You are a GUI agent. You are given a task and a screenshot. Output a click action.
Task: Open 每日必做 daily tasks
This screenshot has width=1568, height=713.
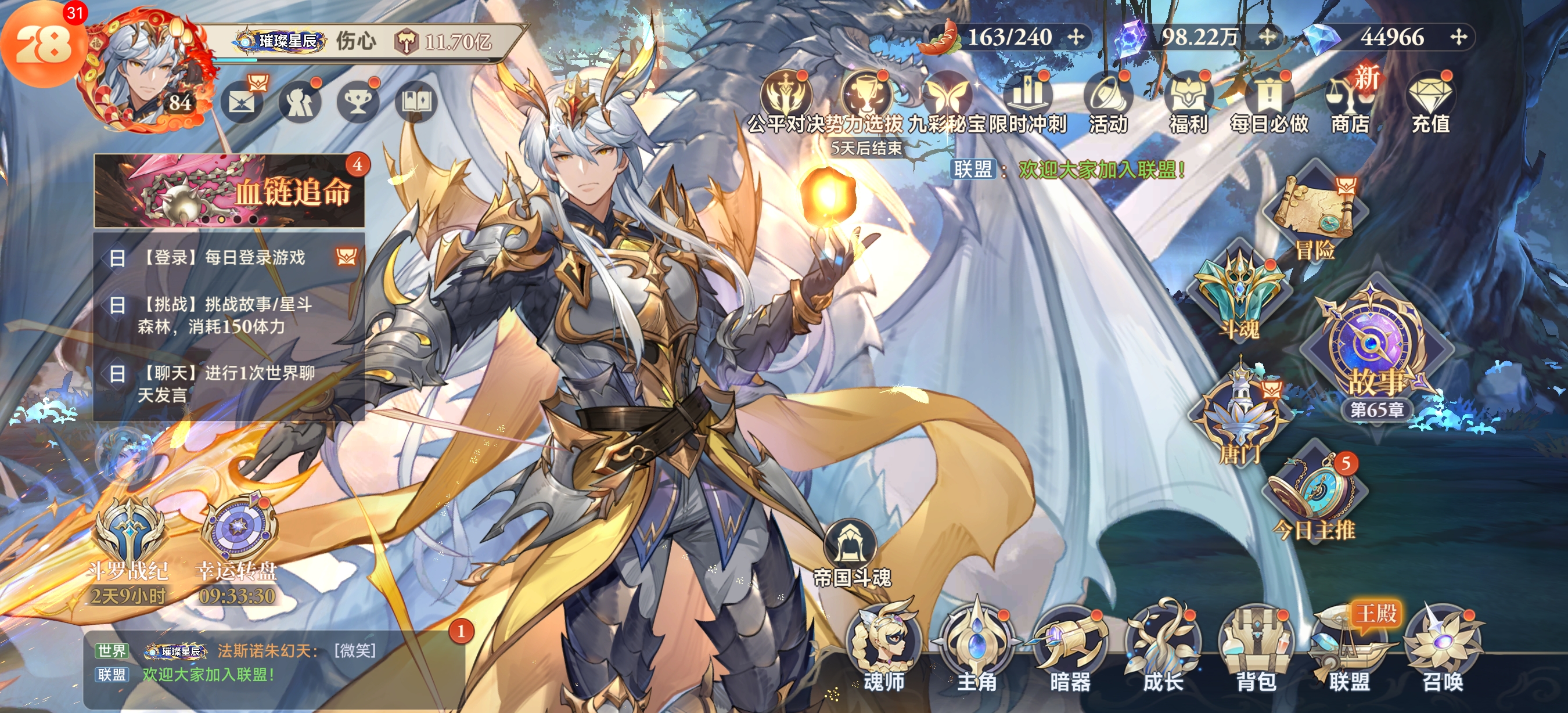(x=1269, y=103)
